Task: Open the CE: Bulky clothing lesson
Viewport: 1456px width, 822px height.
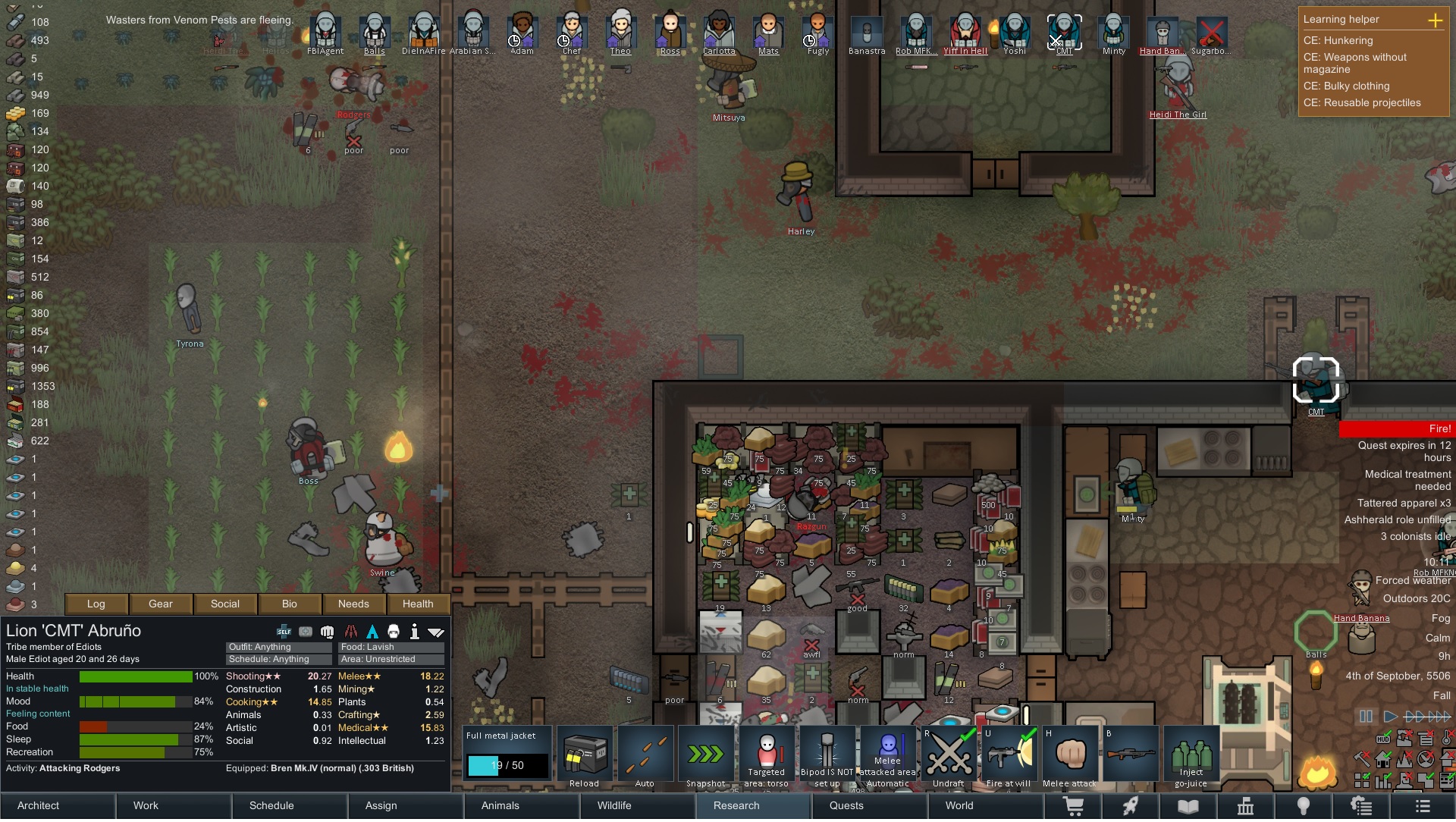Action: 1357,86
